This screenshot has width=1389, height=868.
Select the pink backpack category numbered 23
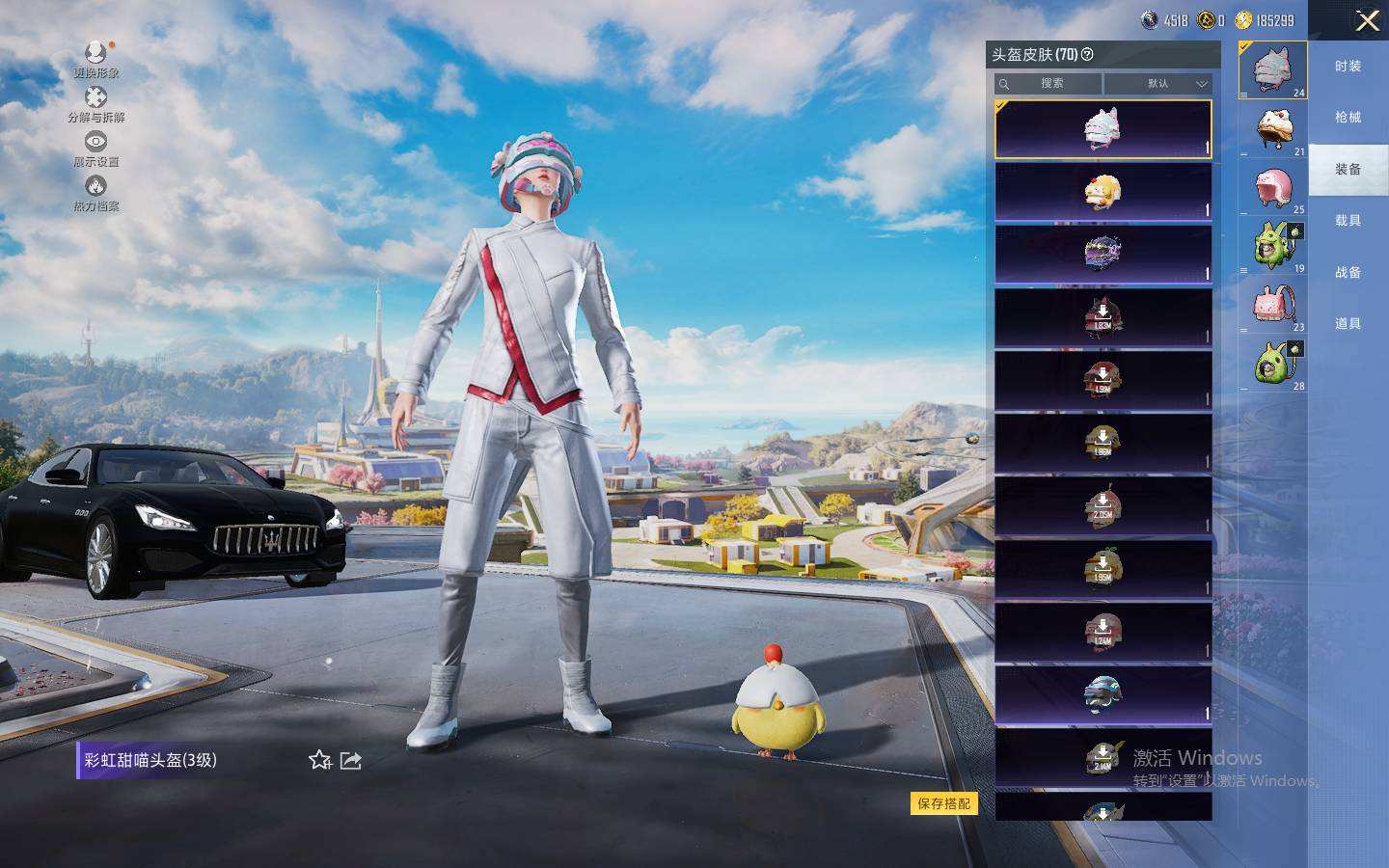coord(1274,306)
